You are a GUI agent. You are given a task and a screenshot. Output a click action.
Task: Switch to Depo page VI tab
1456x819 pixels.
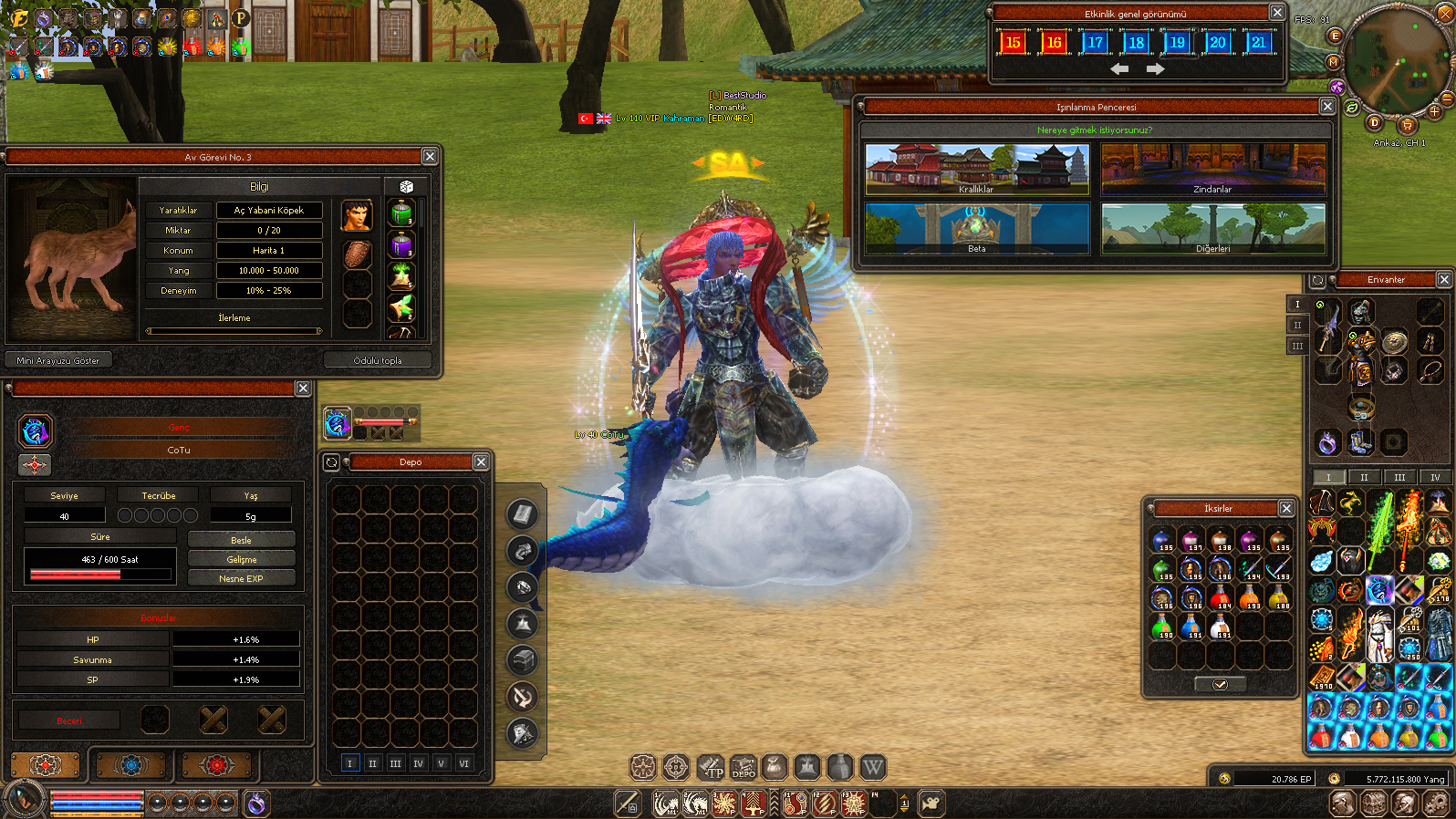click(464, 763)
